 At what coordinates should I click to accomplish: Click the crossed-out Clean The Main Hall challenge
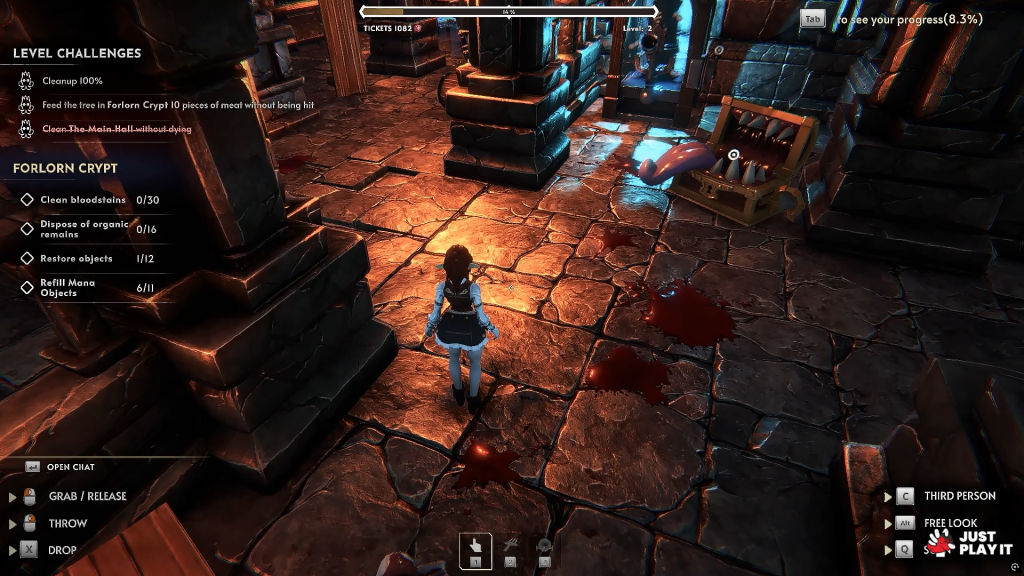116,129
